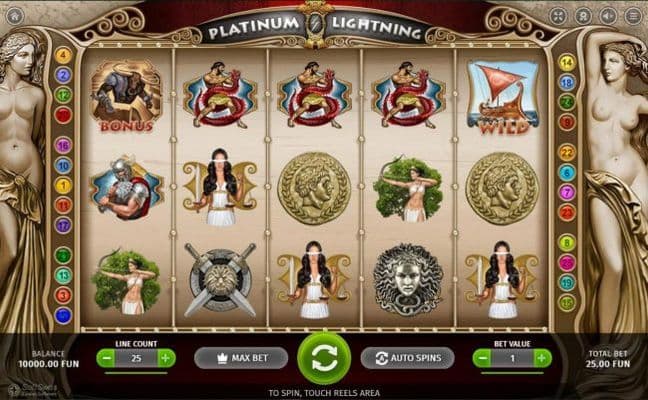Lower the bet value

coord(482,357)
